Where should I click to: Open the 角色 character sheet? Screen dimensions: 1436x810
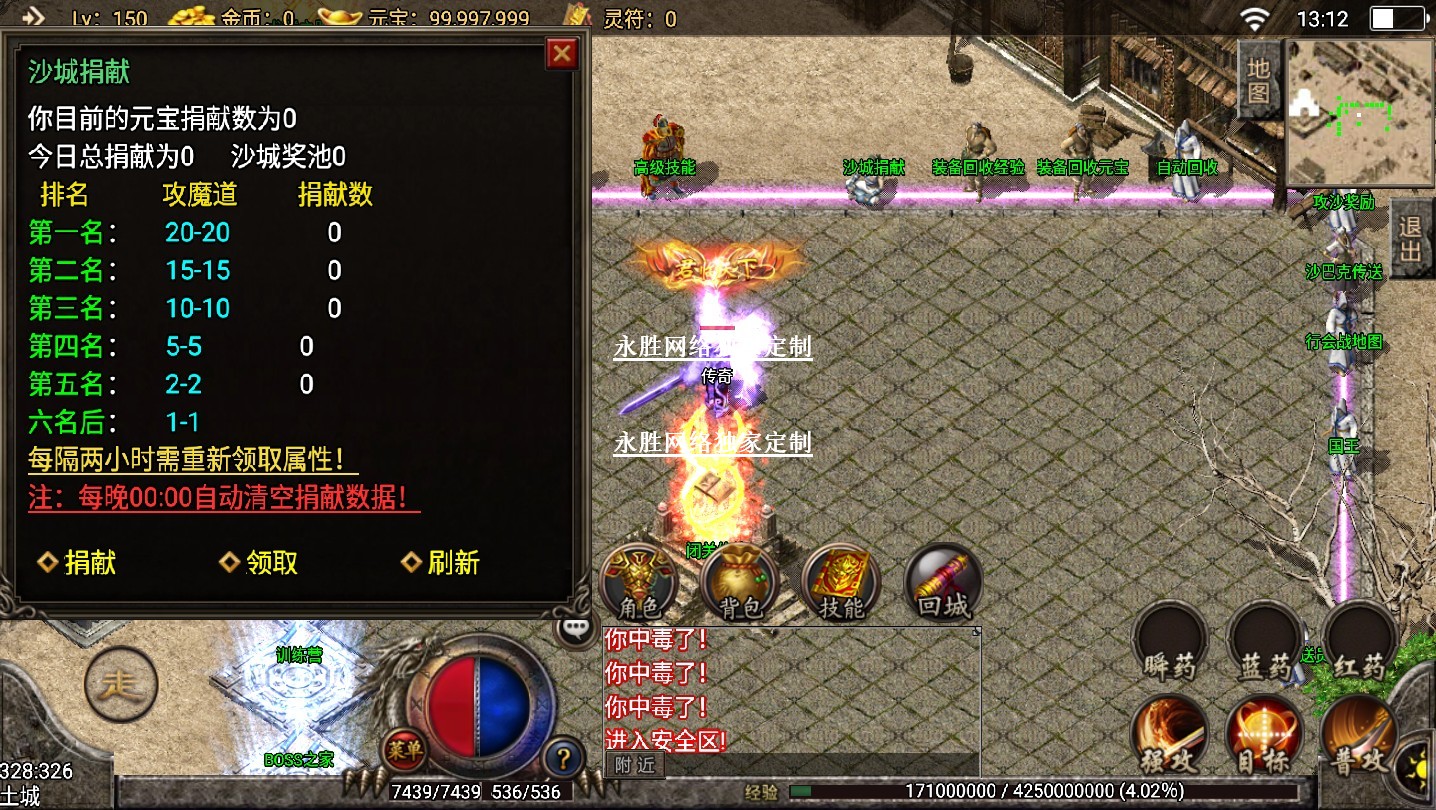[x=639, y=583]
